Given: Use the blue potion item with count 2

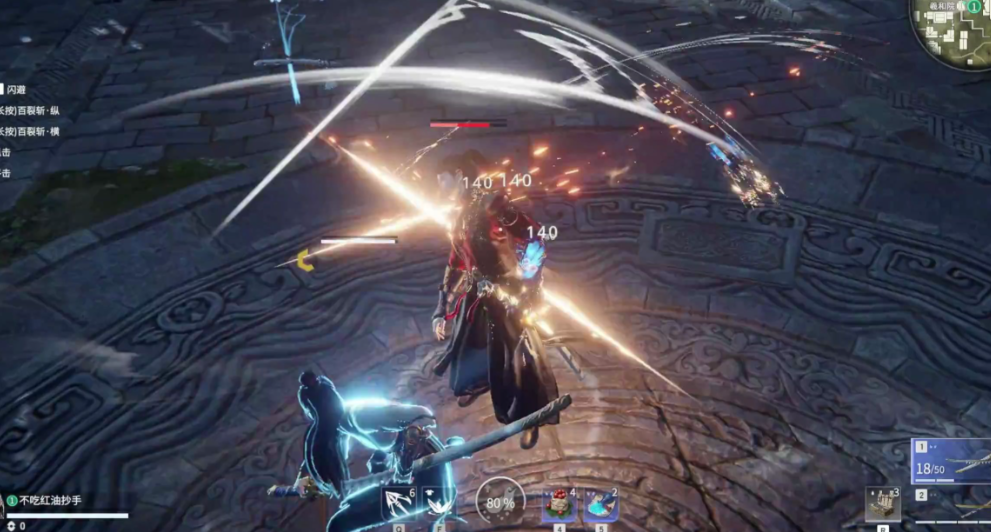Looking at the screenshot, I should click(601, 503).
